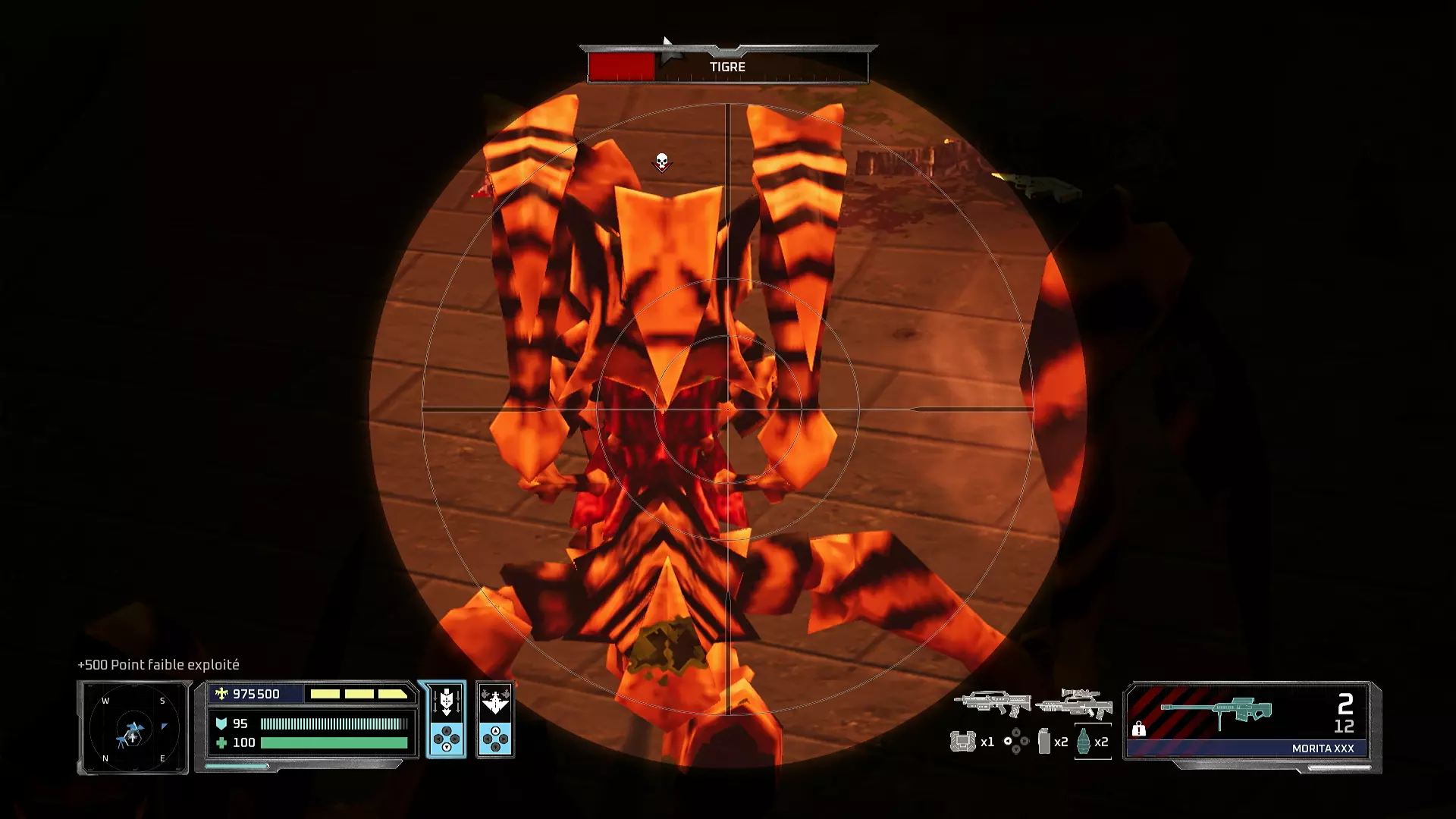Select the health cross icon beside 100
The image size is (1456, 819).
222,744
